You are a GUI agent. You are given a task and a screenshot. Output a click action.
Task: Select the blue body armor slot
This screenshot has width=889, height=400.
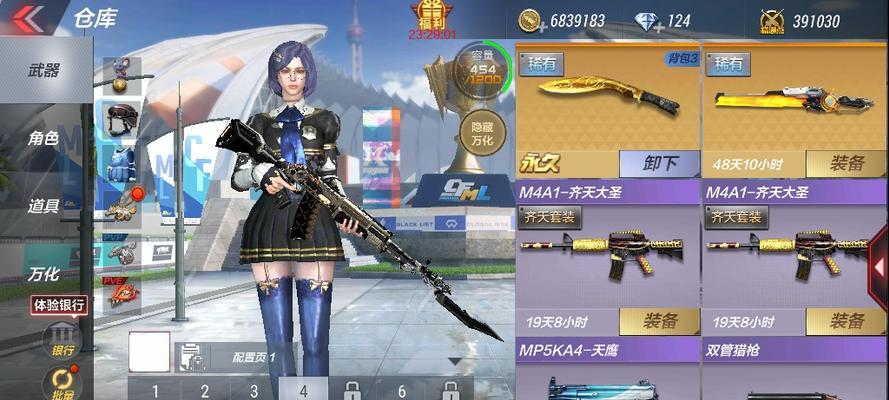[122, 162]
